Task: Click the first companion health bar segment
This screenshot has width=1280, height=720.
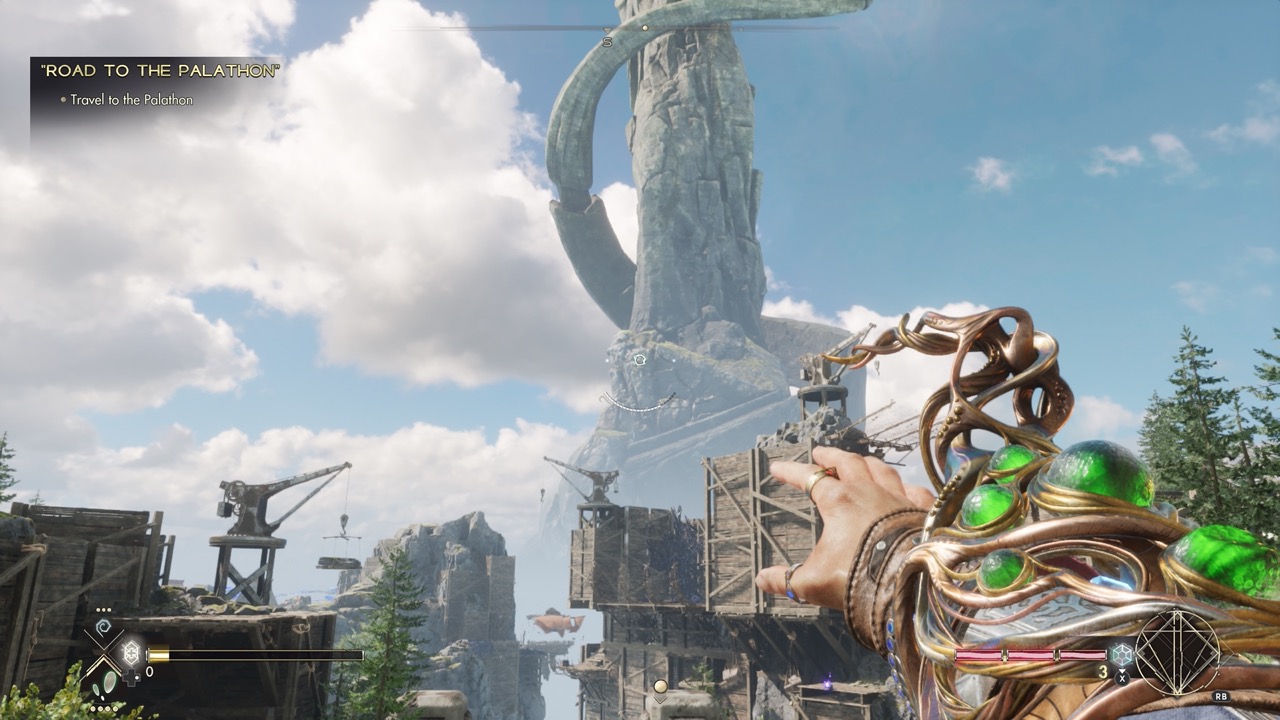Action: [979, 655]
